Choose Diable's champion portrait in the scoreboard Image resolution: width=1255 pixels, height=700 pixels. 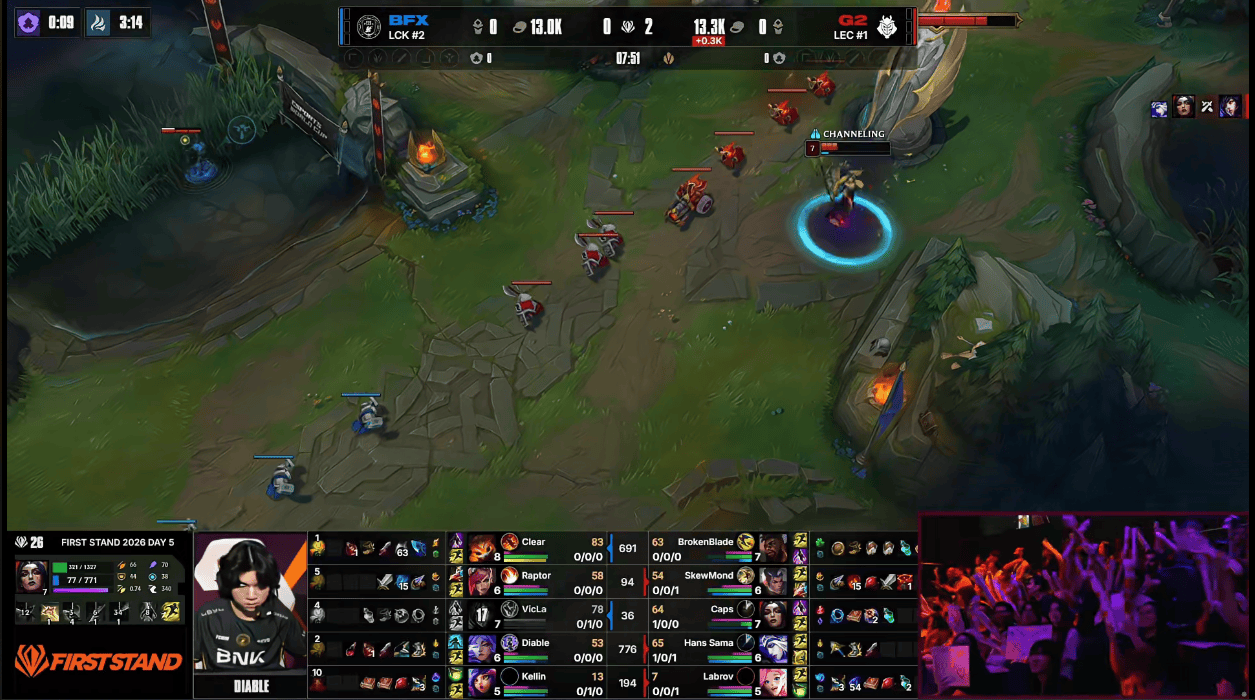(x=482, y=649)
